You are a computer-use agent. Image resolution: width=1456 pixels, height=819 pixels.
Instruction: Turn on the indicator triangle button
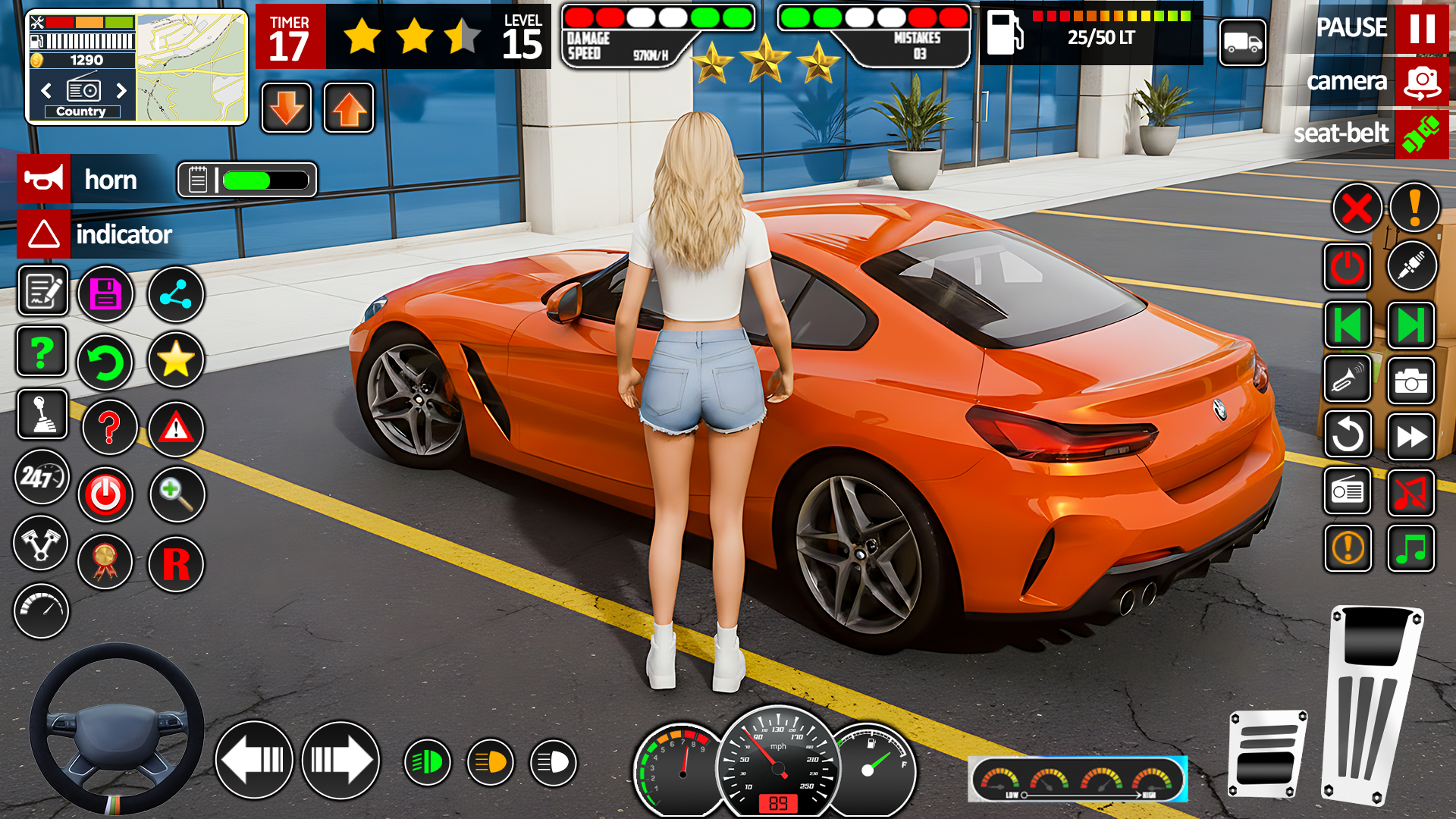[x=44, y=234]
